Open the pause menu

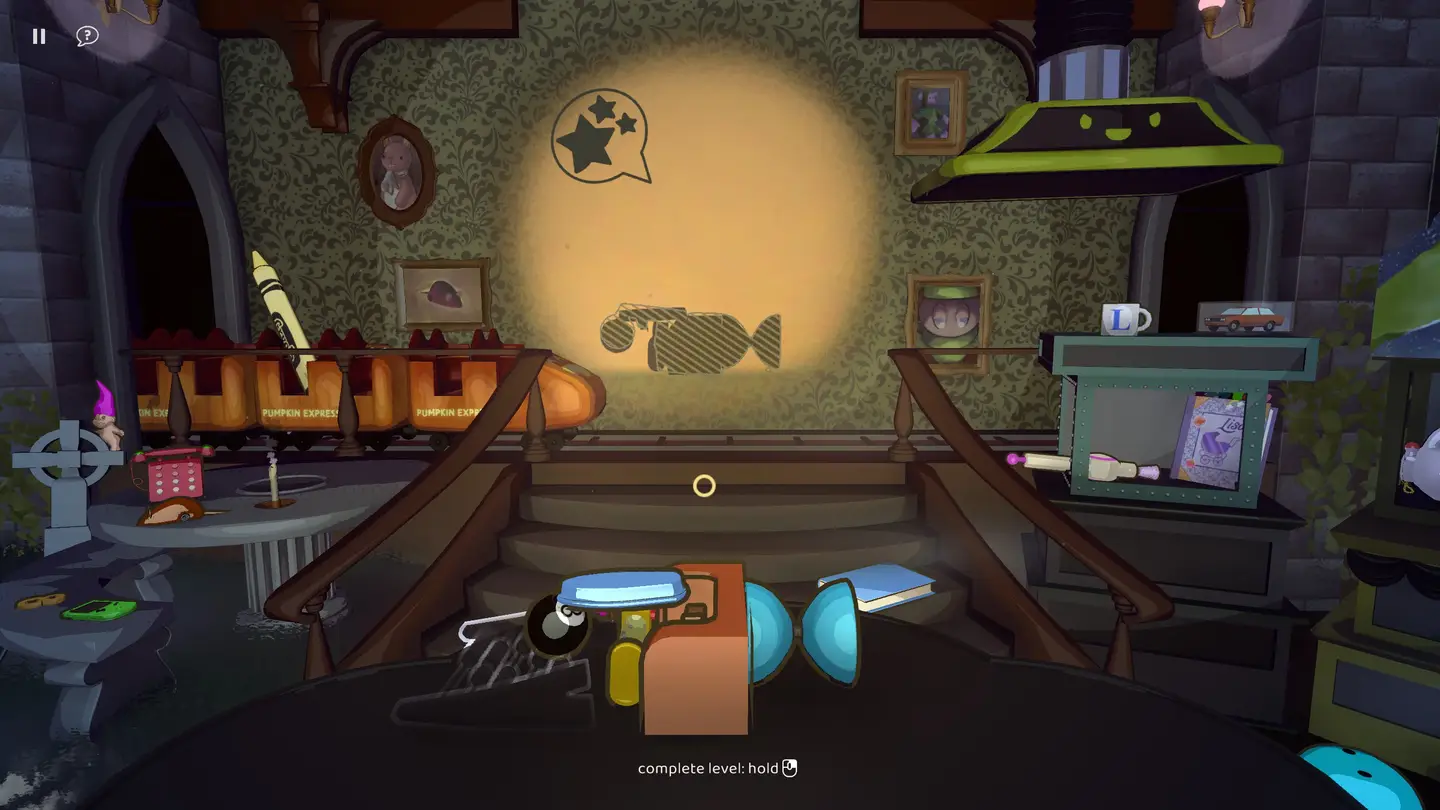(x=39, y=36)
